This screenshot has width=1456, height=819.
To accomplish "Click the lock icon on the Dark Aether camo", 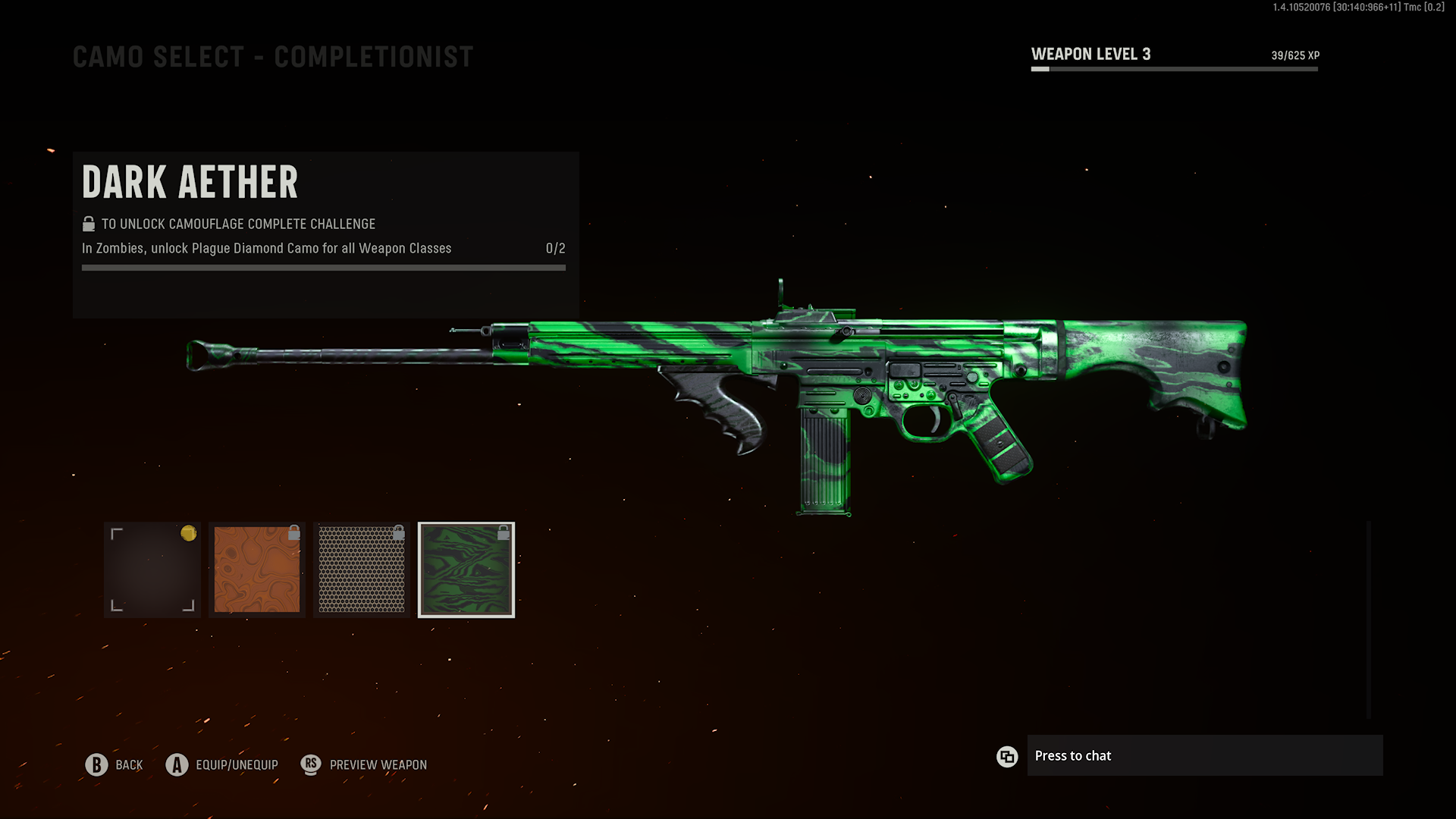I will tap(504, 533).
